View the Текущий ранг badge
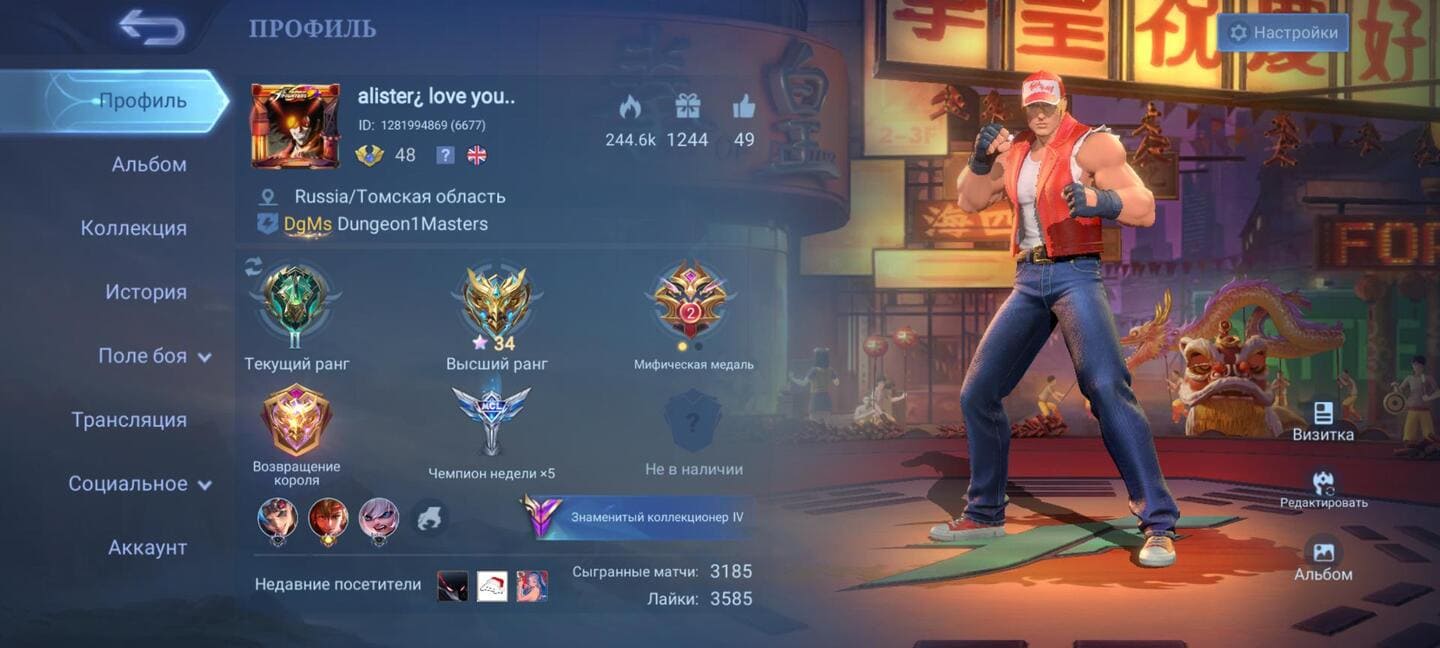This screenshot has height=648, width=1440. (296, 305)
